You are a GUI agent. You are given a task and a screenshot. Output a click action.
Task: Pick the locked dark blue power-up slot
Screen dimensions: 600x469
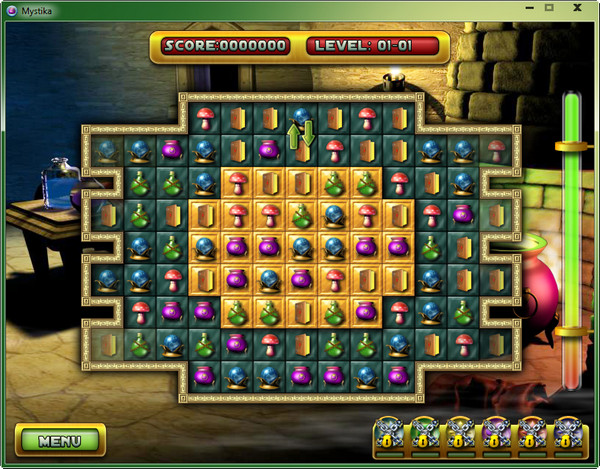(566, 433)
